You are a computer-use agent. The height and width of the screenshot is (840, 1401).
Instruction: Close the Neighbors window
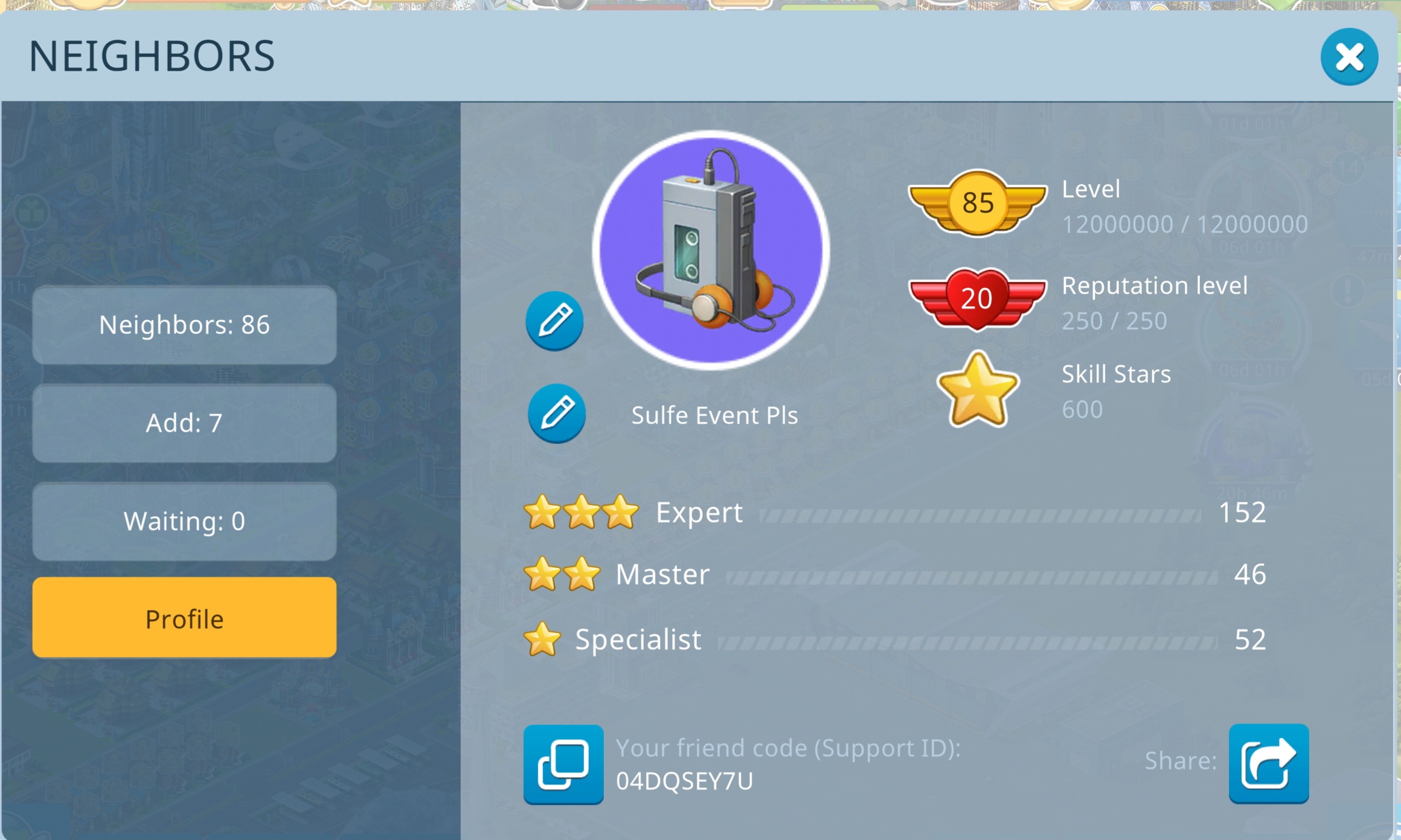1348,57
